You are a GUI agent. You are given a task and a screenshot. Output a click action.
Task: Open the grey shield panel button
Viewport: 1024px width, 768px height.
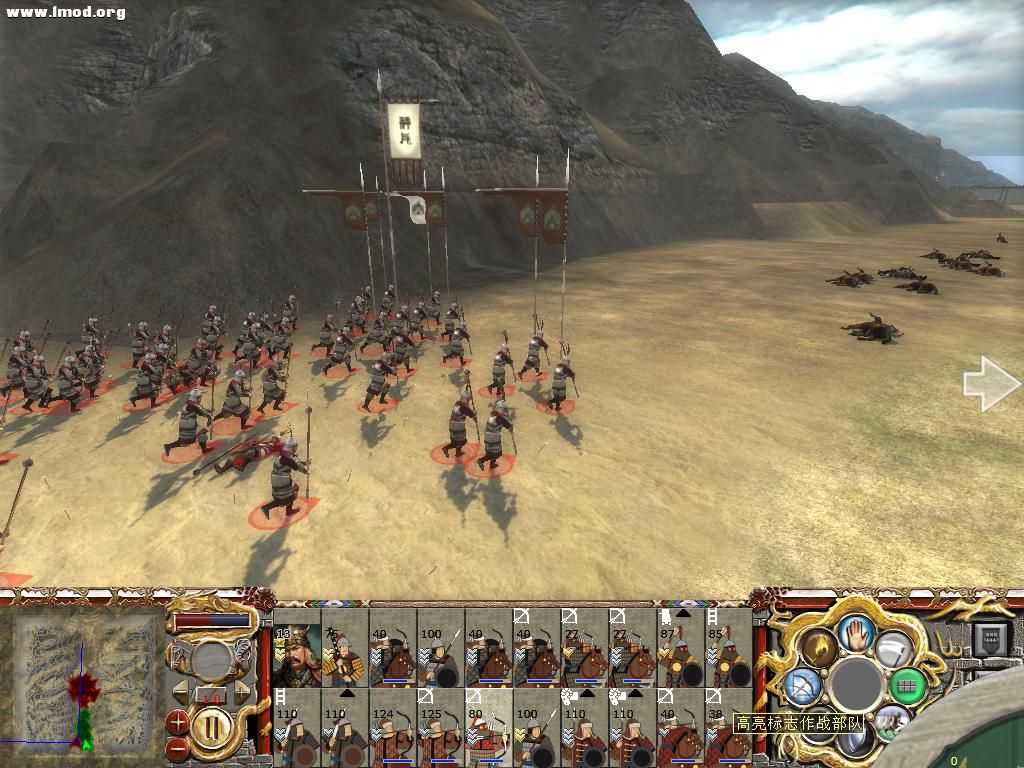(993, 638)
